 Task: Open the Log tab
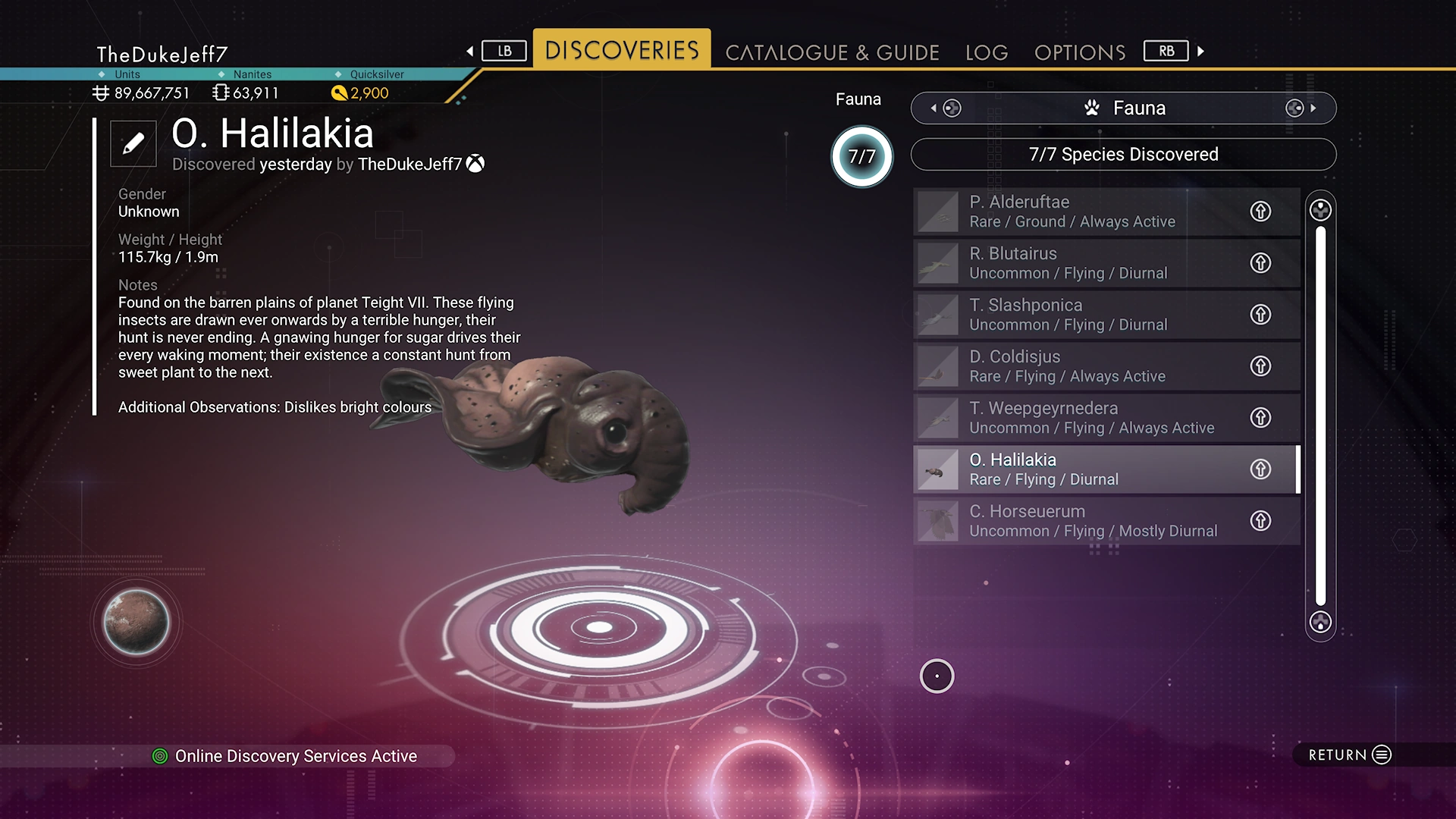pos(987,52)
